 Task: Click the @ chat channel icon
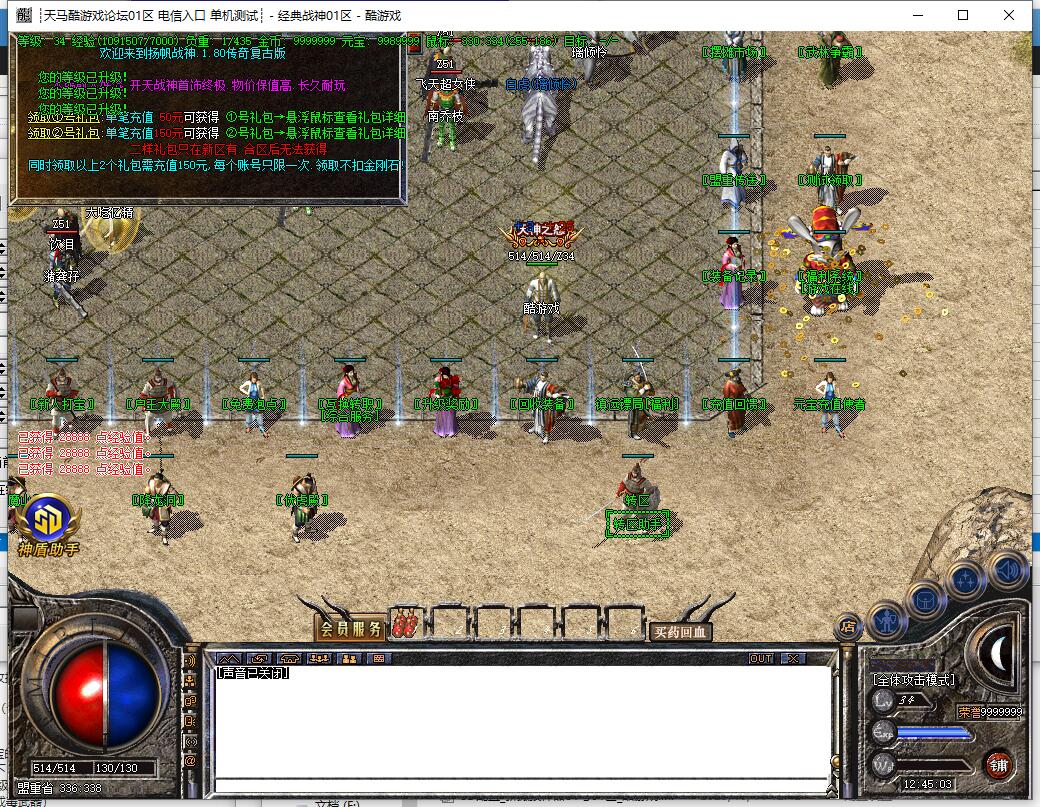(190, 761)
